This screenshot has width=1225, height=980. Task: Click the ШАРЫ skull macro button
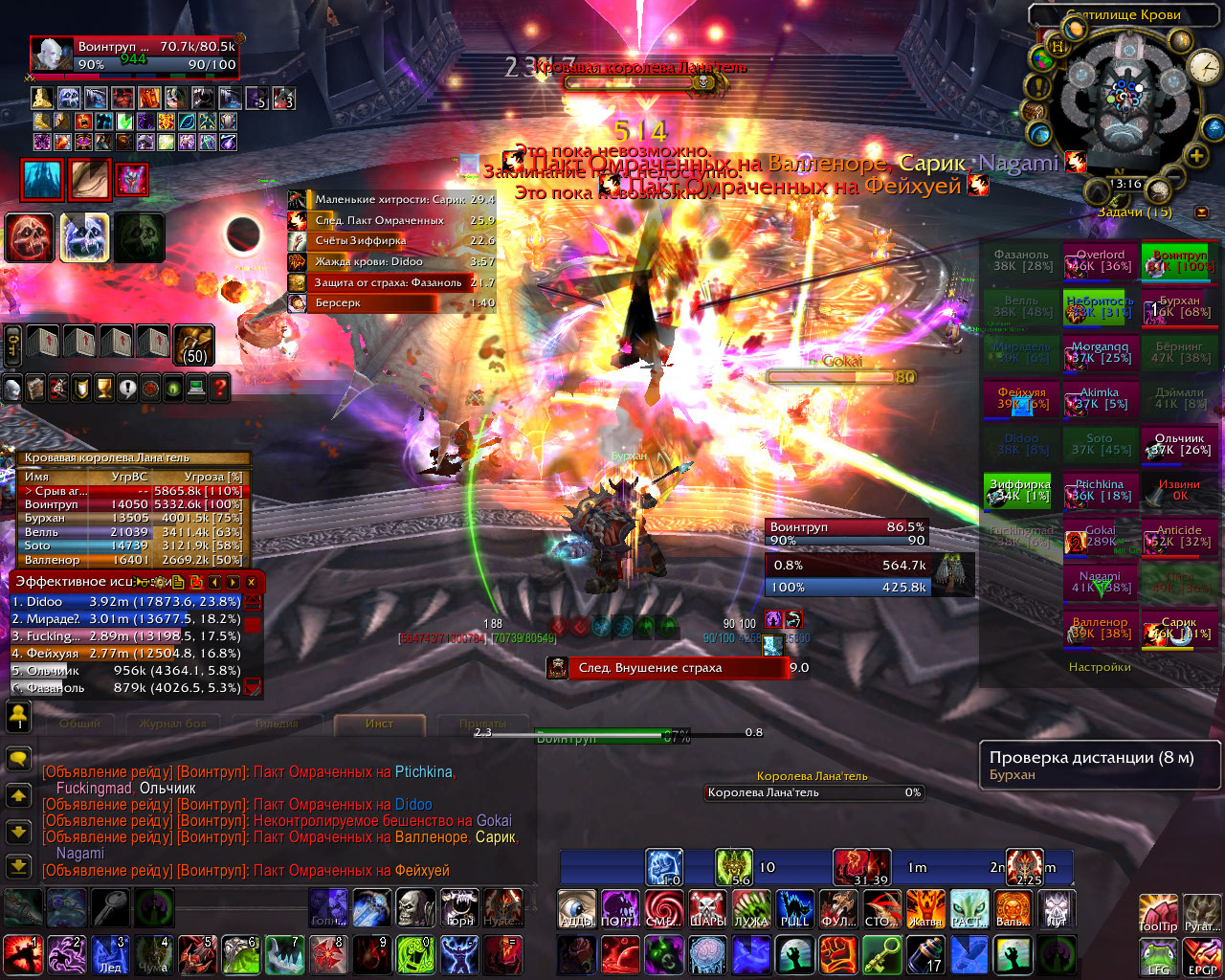708,907
